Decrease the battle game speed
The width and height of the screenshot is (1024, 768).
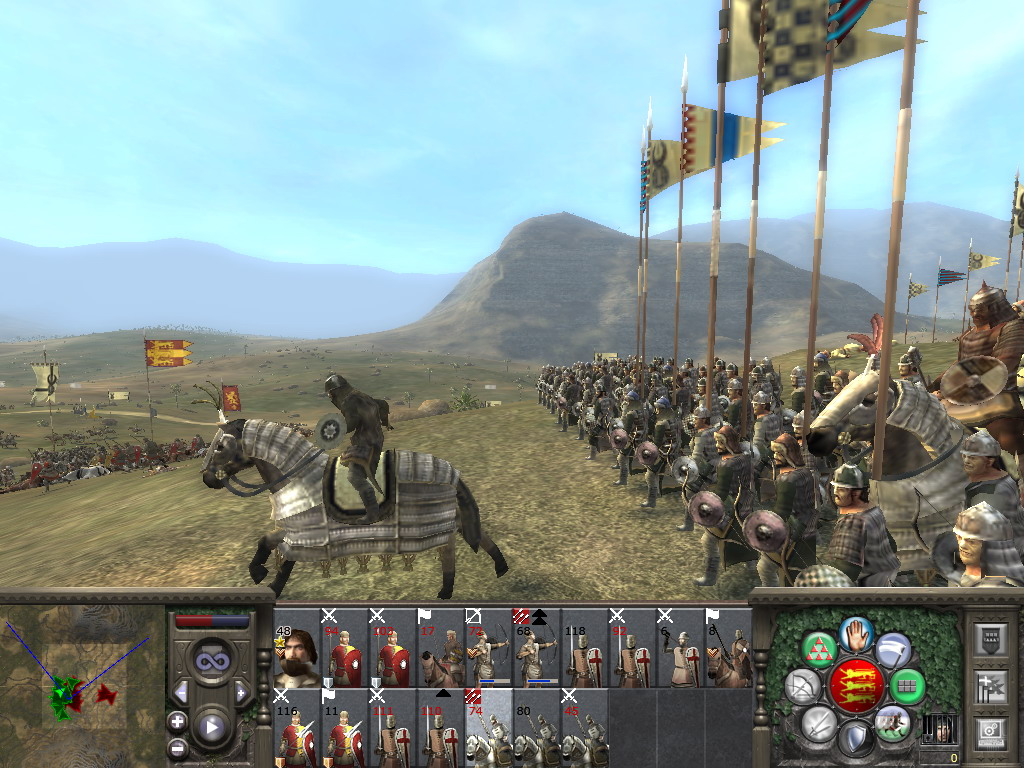(181, 692)
